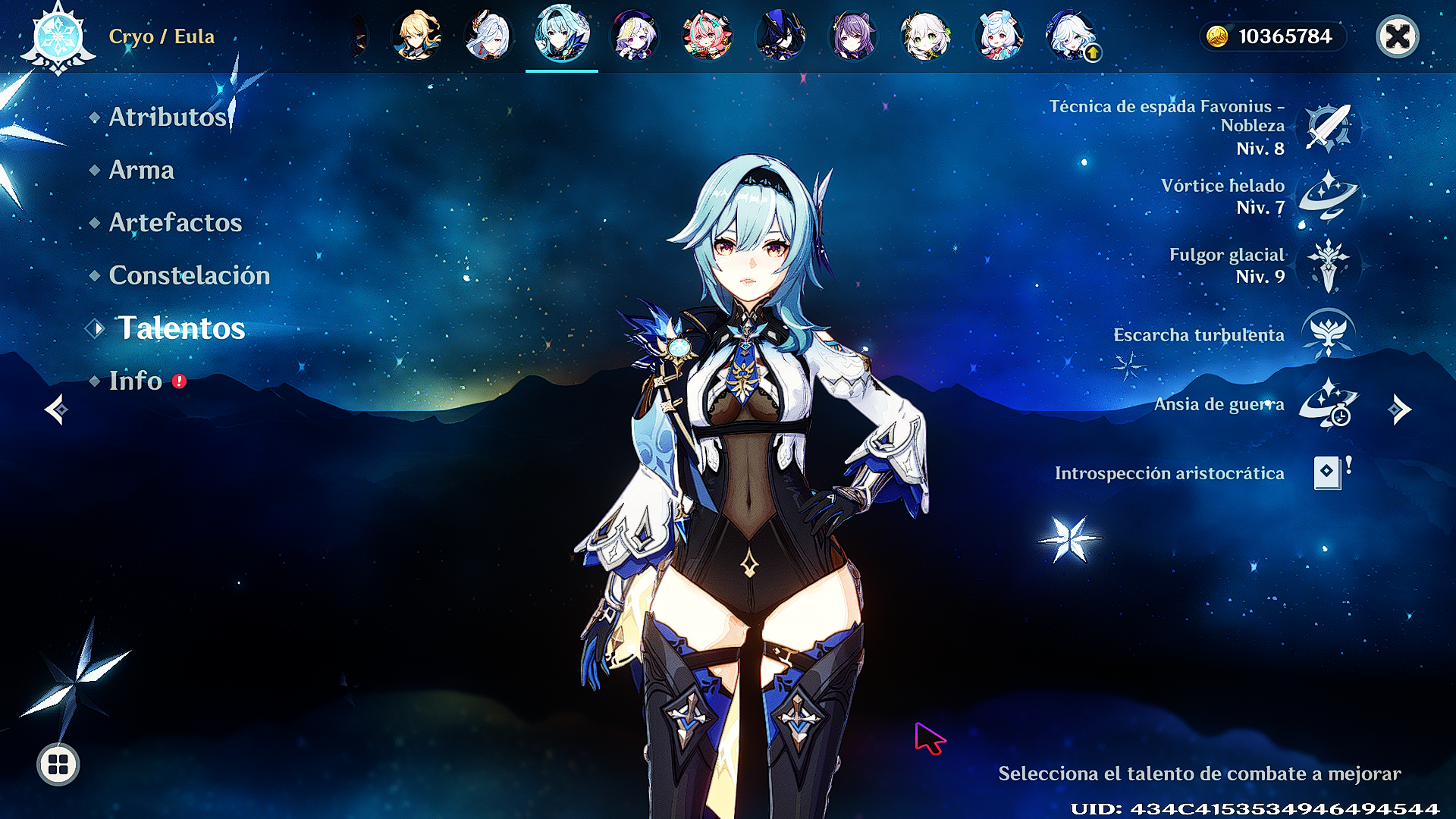Open the Constelación page

(x=189, y=275)
